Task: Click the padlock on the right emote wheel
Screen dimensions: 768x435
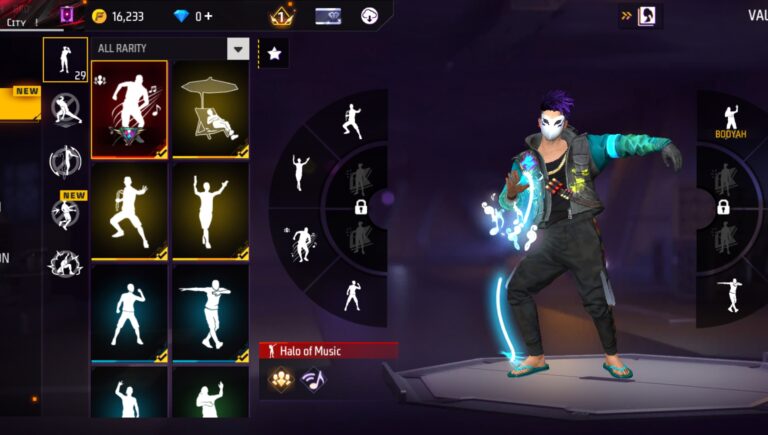Action: 723,207
